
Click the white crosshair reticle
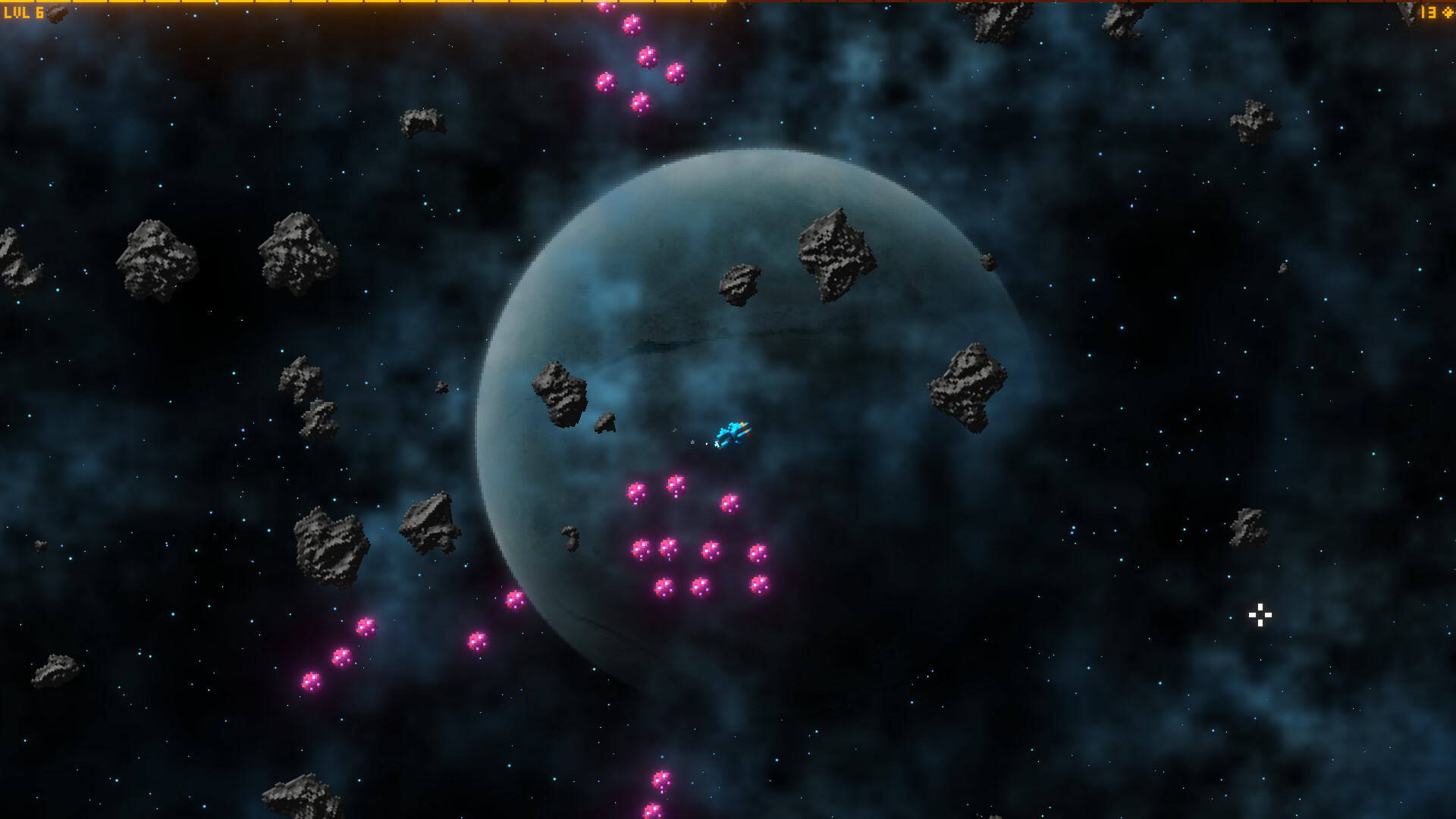pyautogui.click(x=1259, y=615)
